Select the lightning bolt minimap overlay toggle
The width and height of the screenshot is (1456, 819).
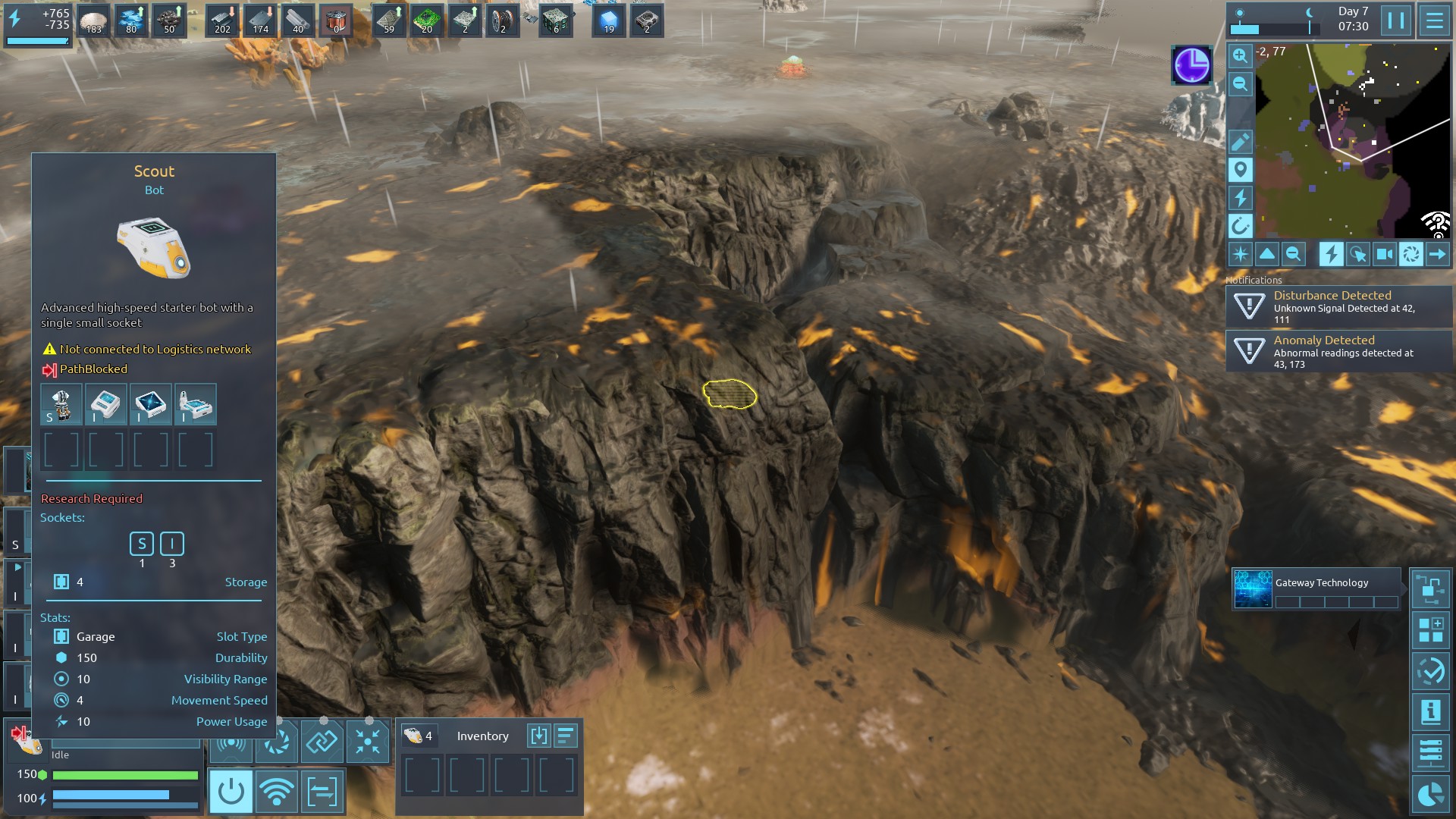[x=1331, y=254]
